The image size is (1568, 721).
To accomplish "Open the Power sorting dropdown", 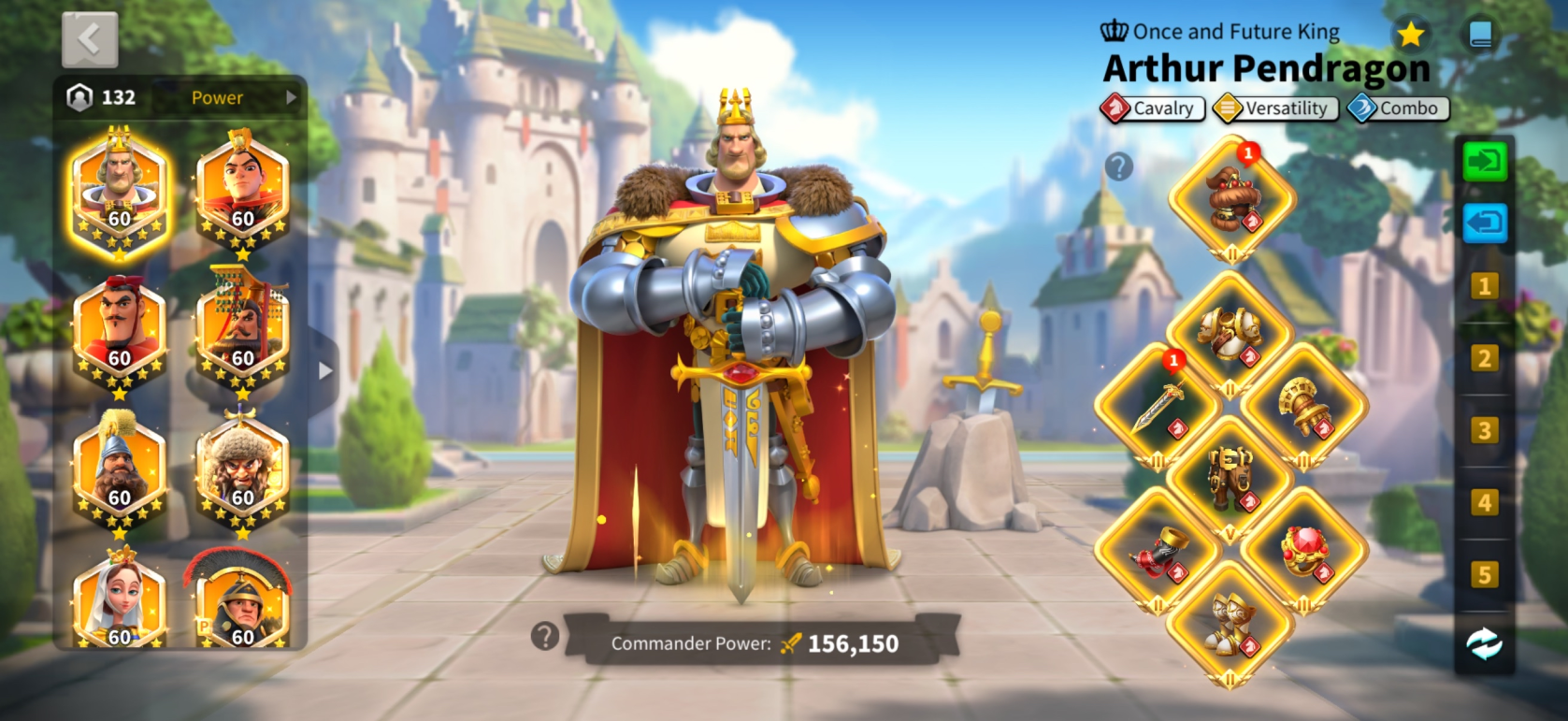I will pos(241,97).
